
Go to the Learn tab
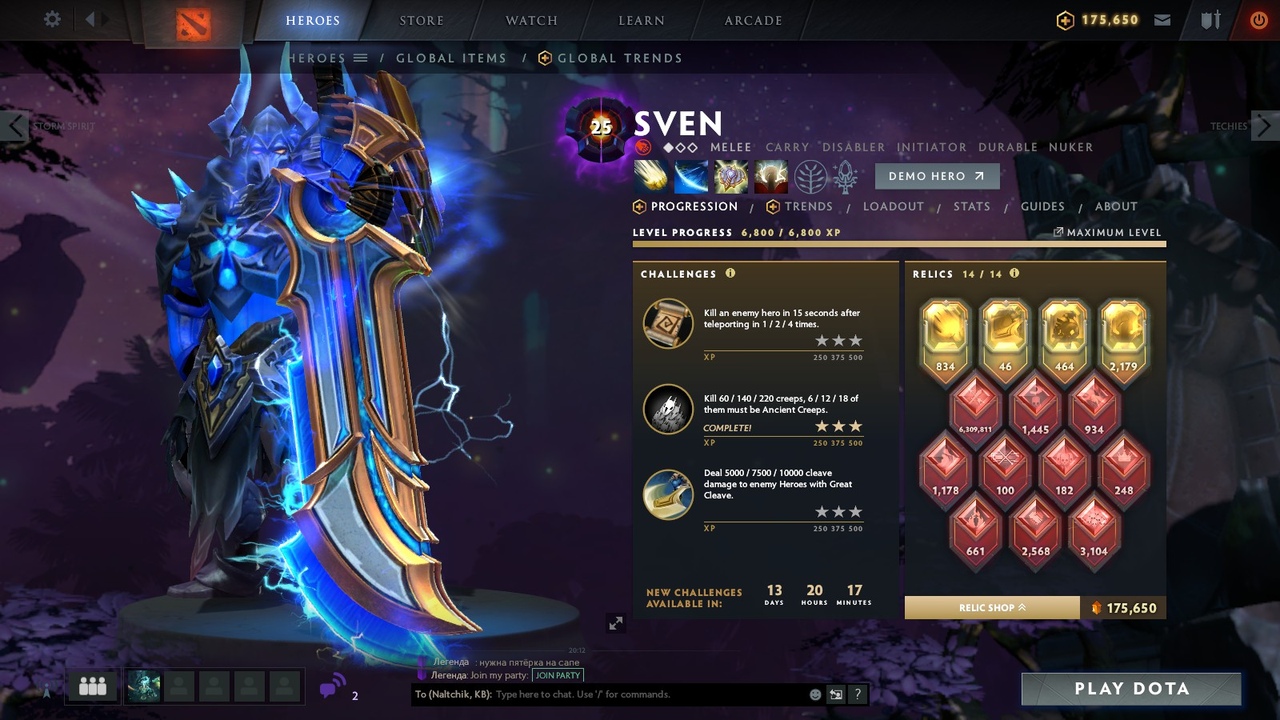pyautogui.click(x=641, y=20)
